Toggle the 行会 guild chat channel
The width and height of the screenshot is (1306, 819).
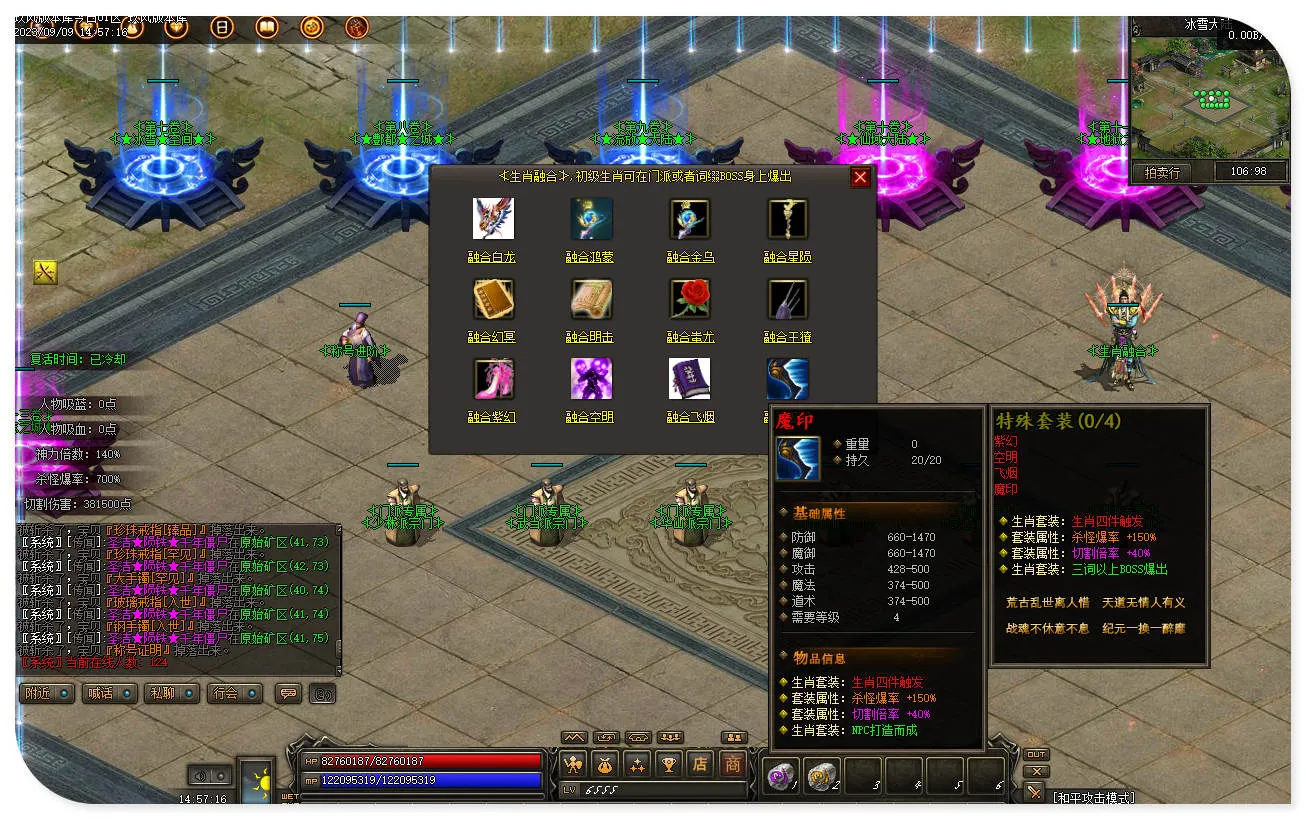pyautogui.click(x=234, y=693)
